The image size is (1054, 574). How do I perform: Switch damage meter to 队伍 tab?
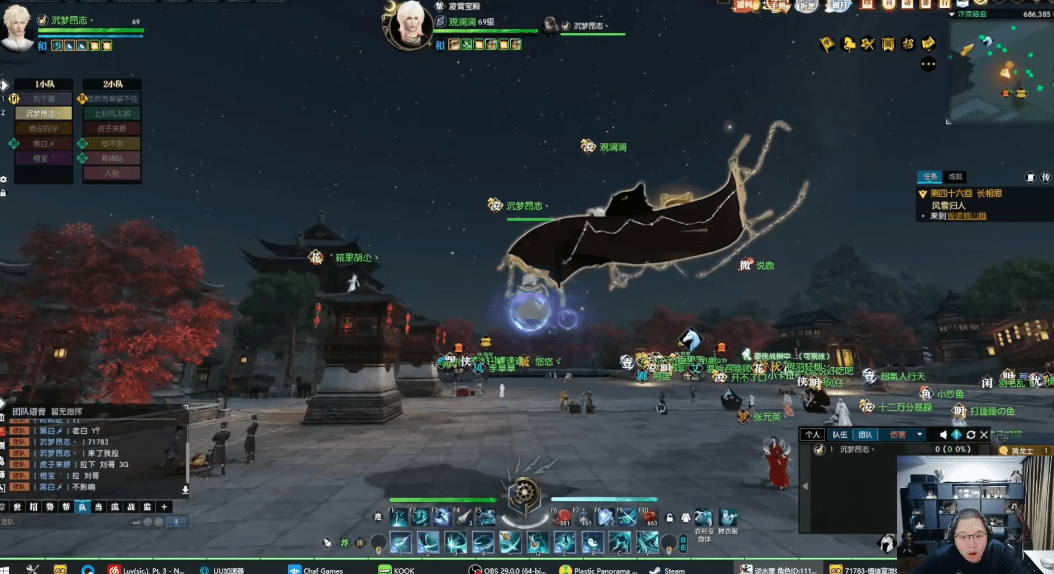point(840,435)
